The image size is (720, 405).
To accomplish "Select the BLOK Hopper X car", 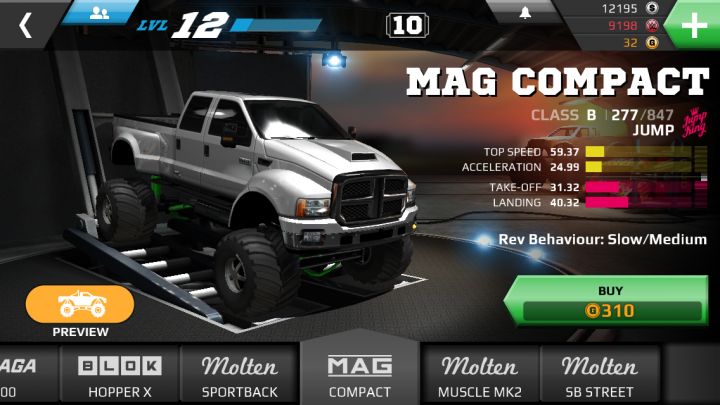I will [120, 376].
